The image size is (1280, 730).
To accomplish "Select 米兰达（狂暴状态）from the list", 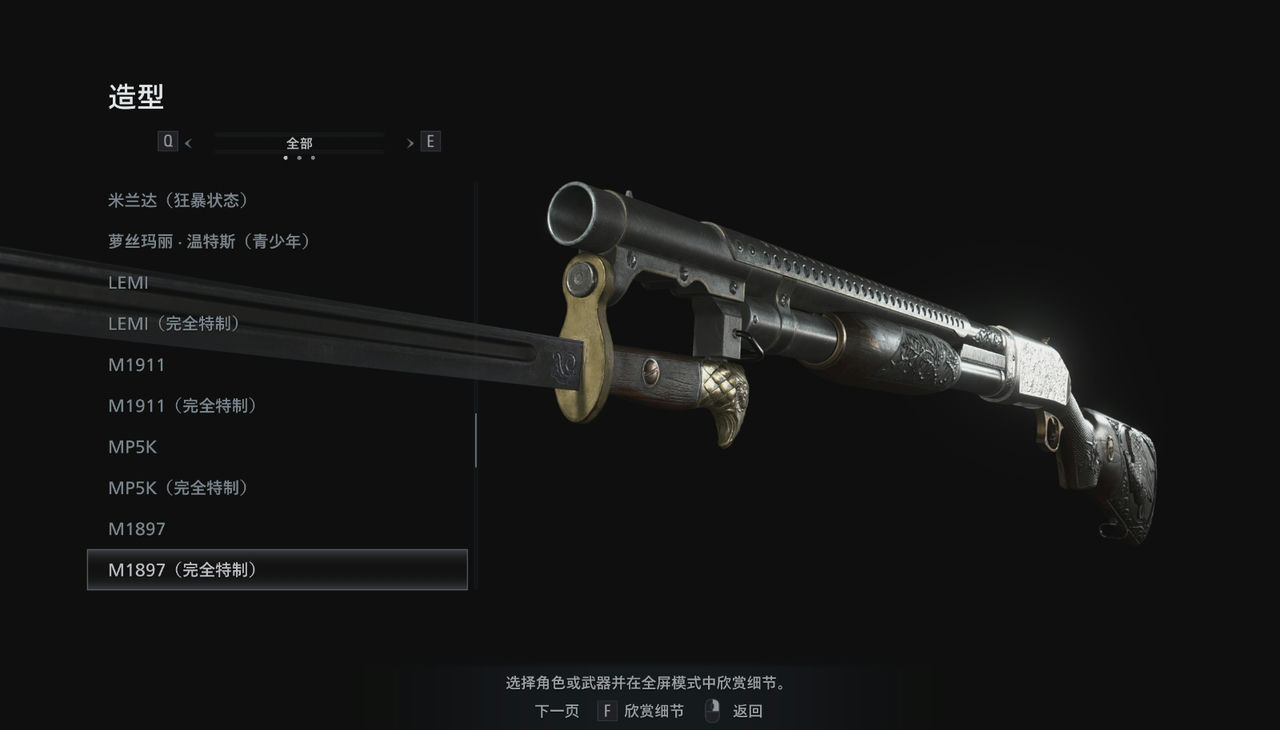I will pyautogui.click(x=178, y=199).
